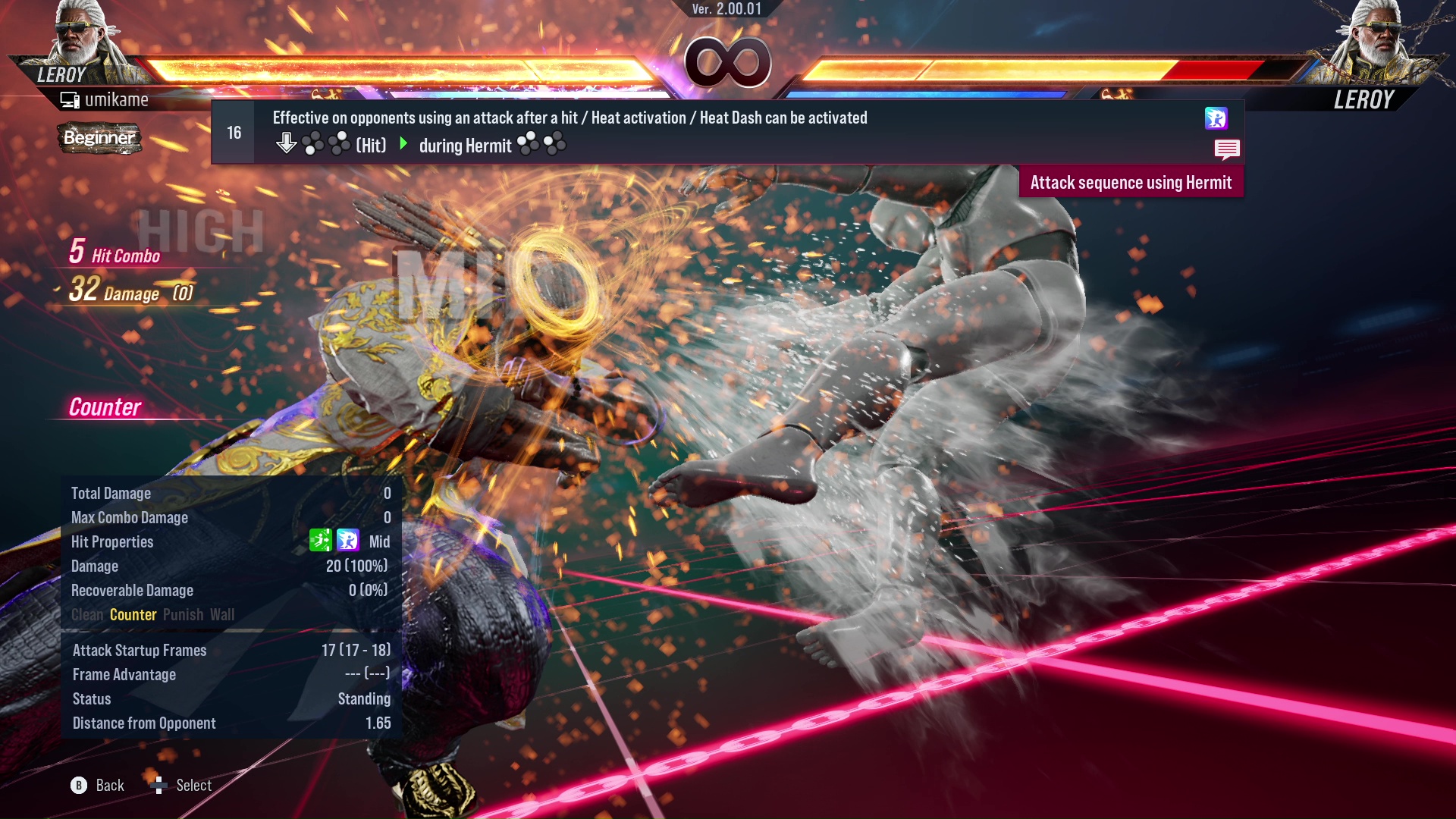Open the comment speech bubble icon
Viewport: 1456px width, 819px height.
click(x=1227, y=149)
